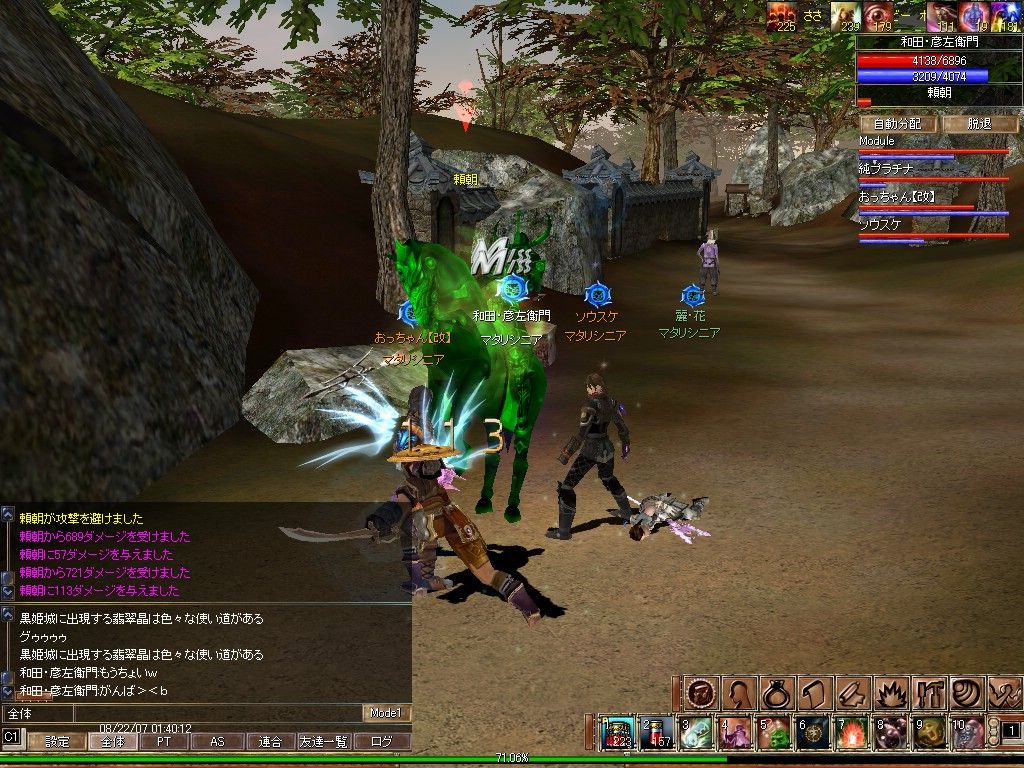Image resolution: width=1024 pixels, height=768 pixels.
Task: Use the green monster skill in slot 5
Action: point(774,734)
